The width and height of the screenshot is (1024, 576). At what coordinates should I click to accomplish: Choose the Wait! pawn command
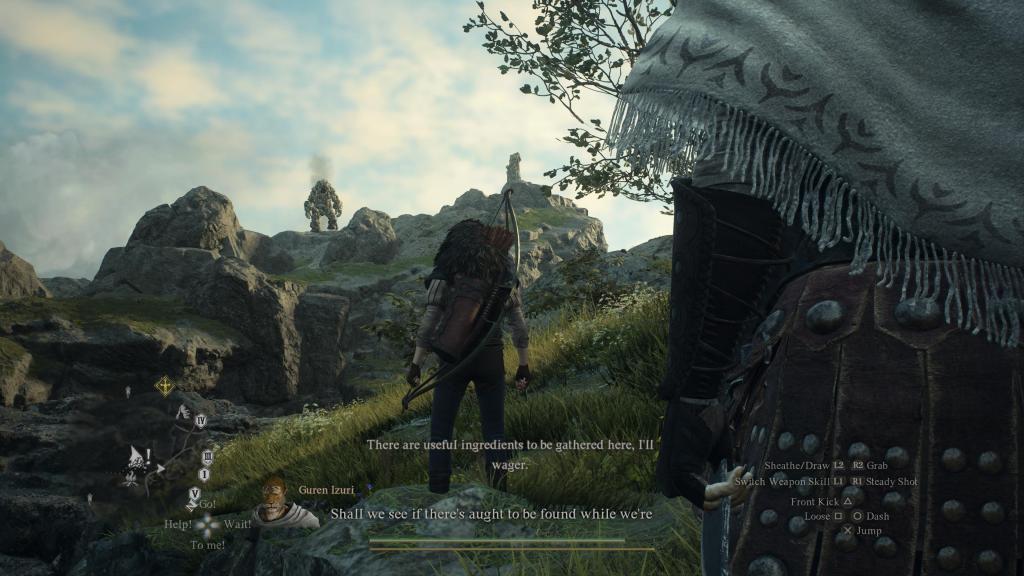coord(237,524)
